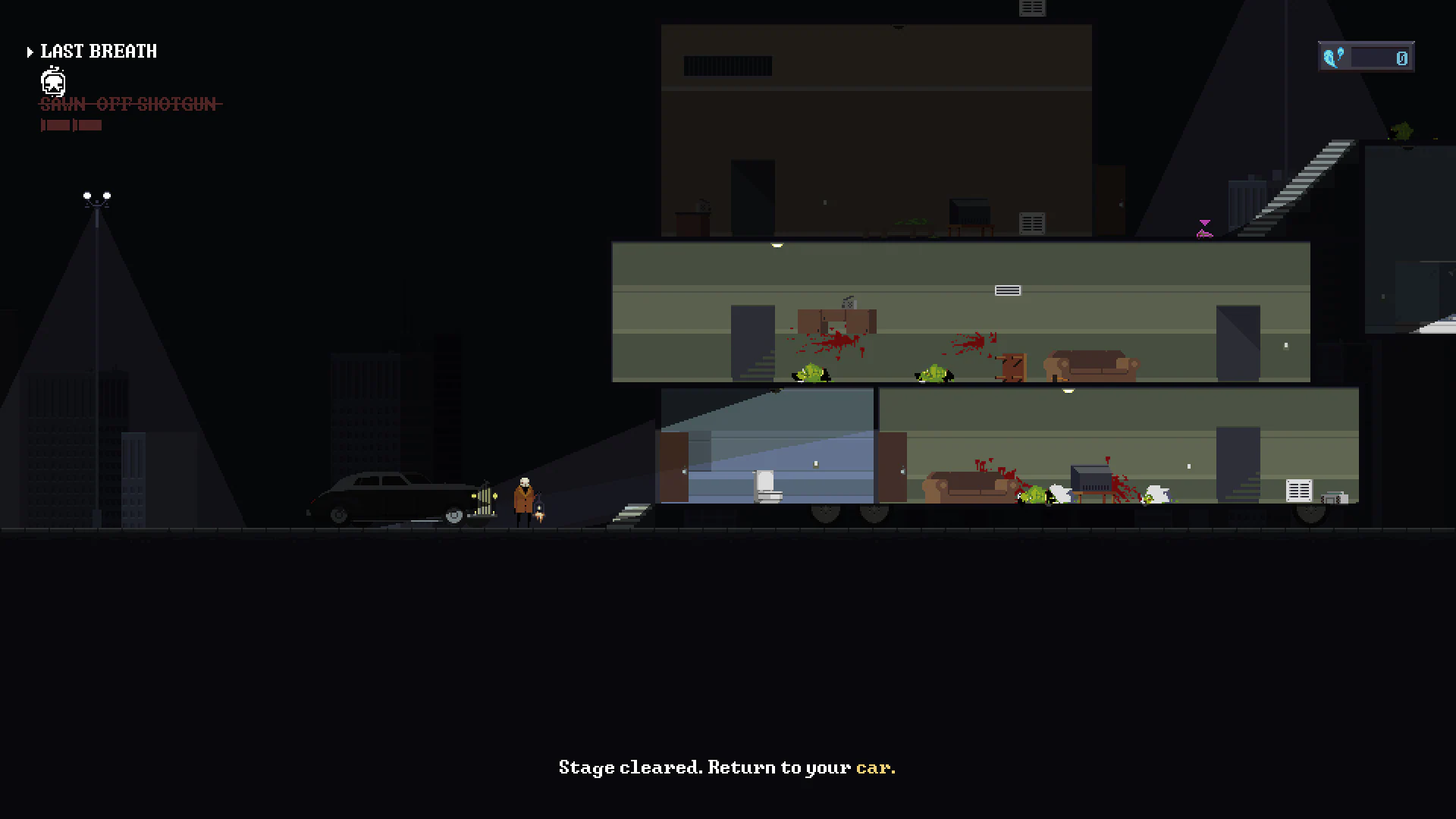
Task: Collapse the souls counter panel
Action: point(1365,56)
